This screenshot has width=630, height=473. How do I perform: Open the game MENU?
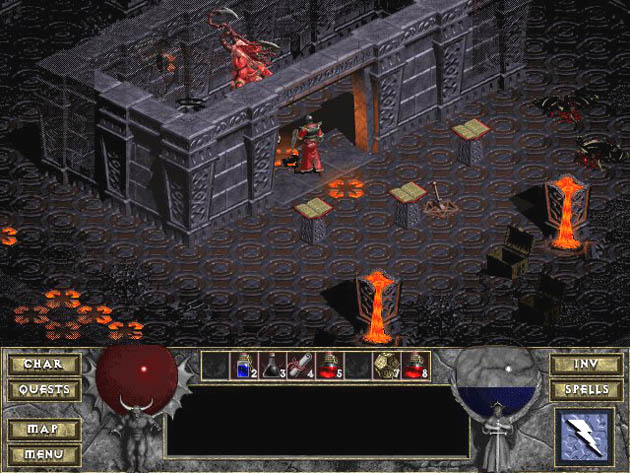coord(45,454)
